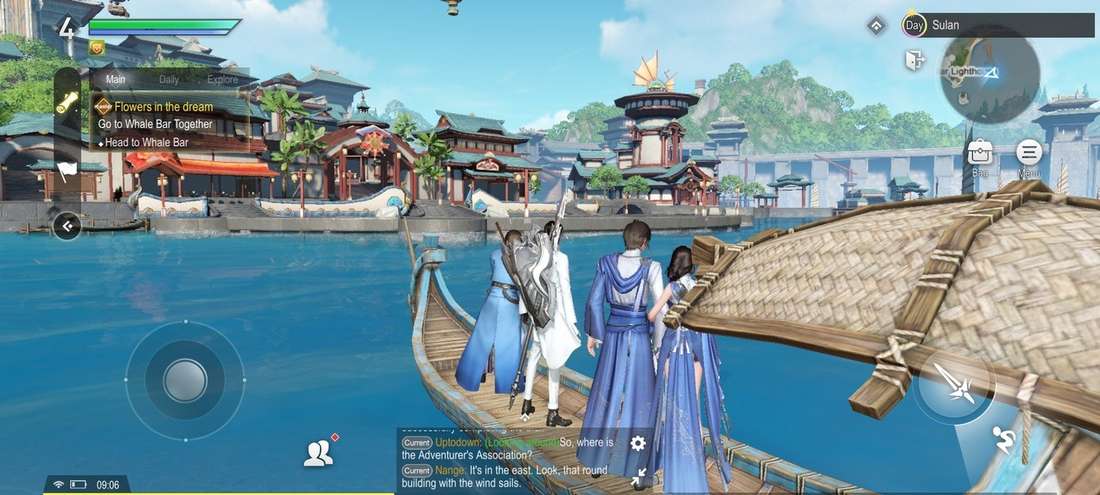Click the buff icon under the health bar
The height and width of the screenshot is (495, 1100).
(x=97, y=47)
